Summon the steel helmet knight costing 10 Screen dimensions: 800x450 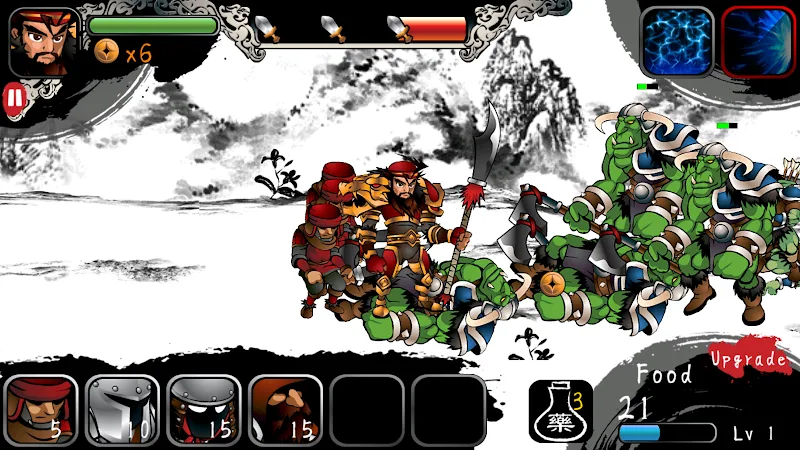pyautogui.click(x=122, y=410)
